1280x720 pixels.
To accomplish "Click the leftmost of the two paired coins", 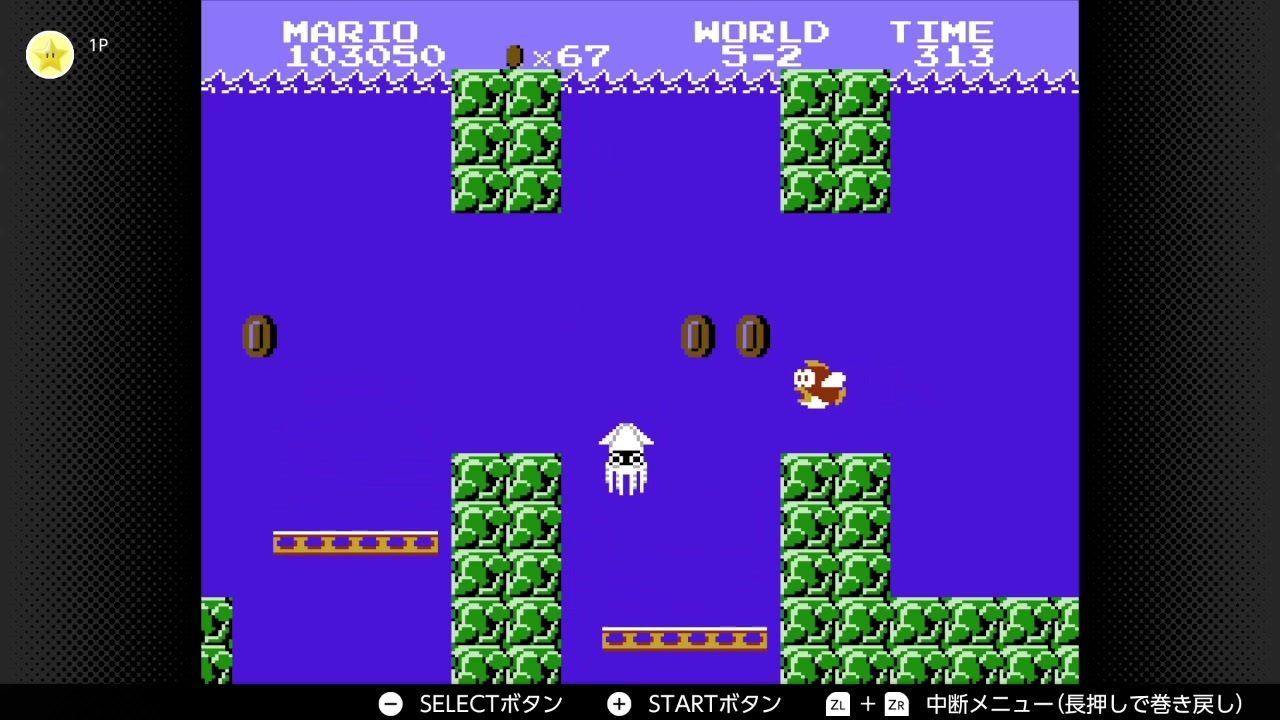I will 698,336.
